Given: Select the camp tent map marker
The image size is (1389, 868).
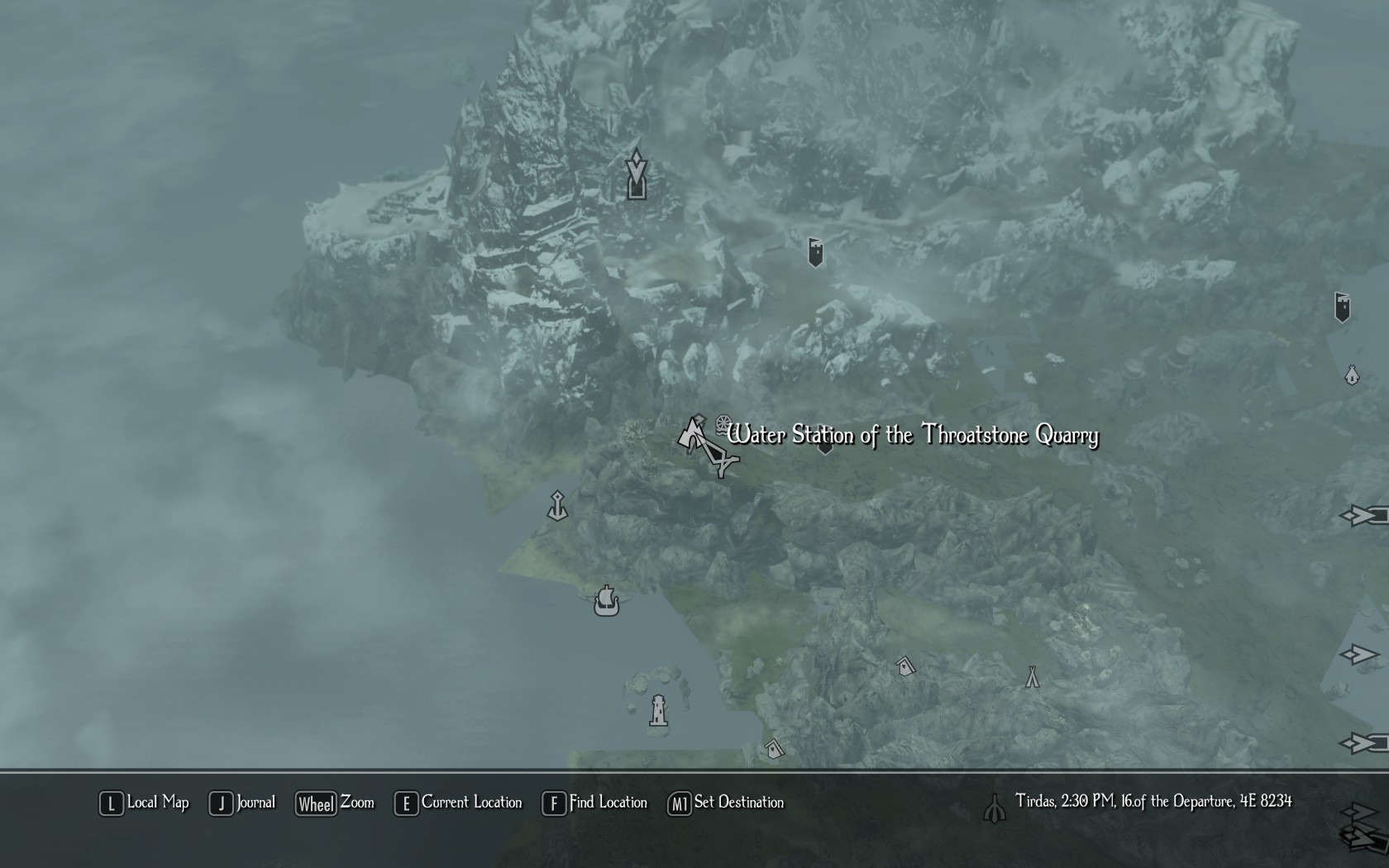Looking at the screenshot, I should pos(1032,677).
